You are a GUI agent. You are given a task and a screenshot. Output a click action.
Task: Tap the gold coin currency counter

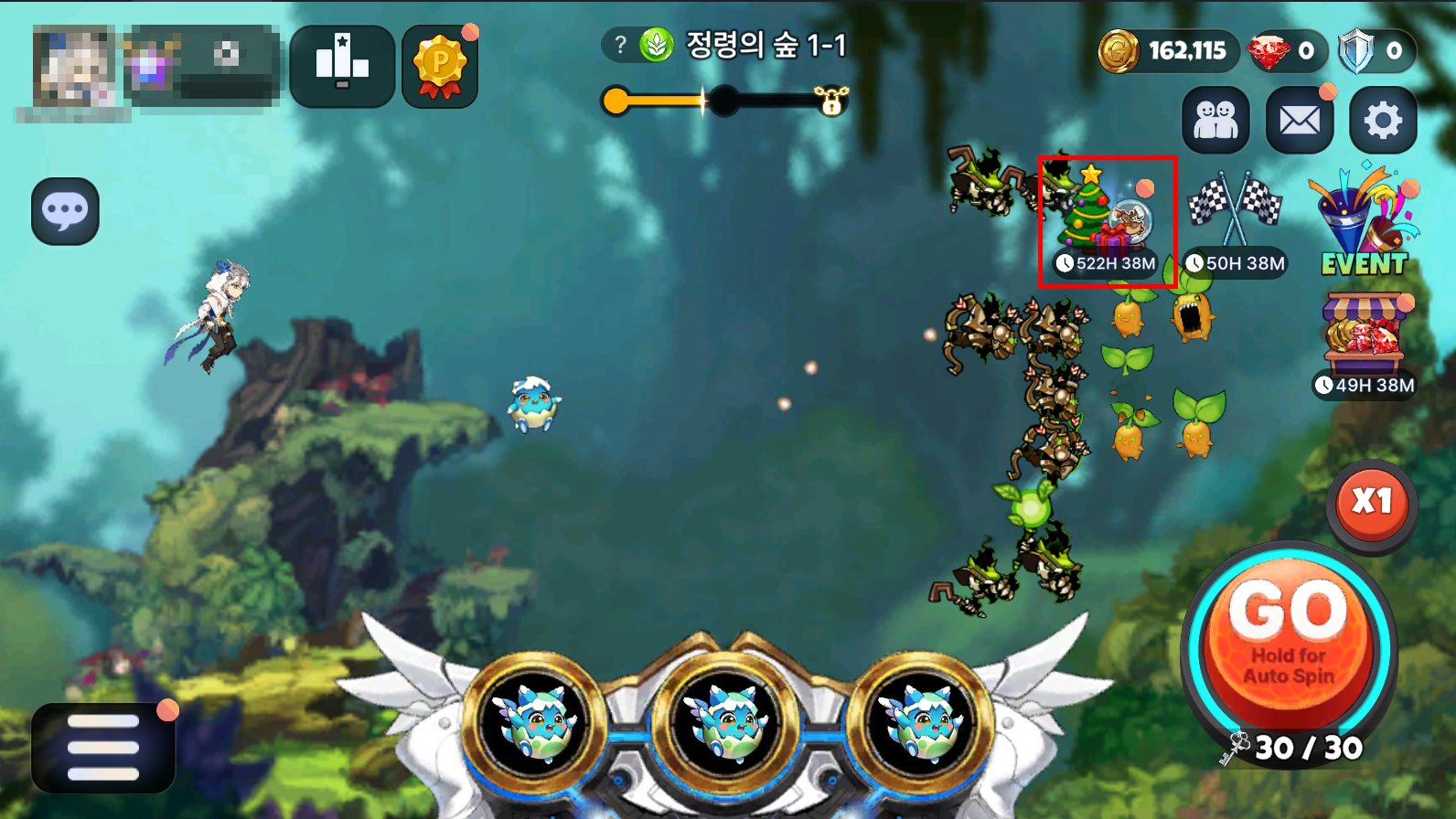coord(1168,50)
